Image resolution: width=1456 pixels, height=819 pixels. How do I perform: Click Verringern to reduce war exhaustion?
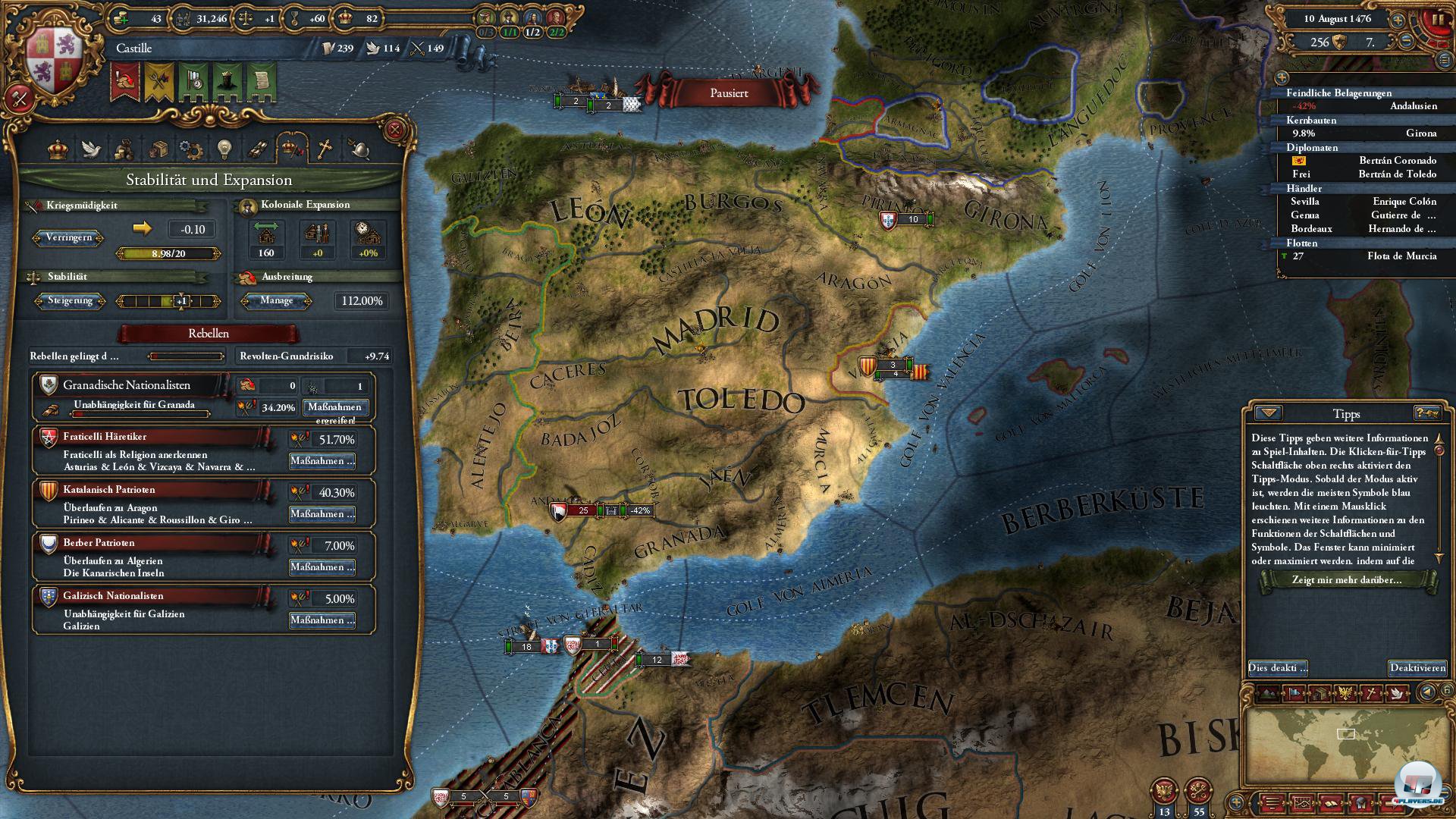[x=69, y=237]
